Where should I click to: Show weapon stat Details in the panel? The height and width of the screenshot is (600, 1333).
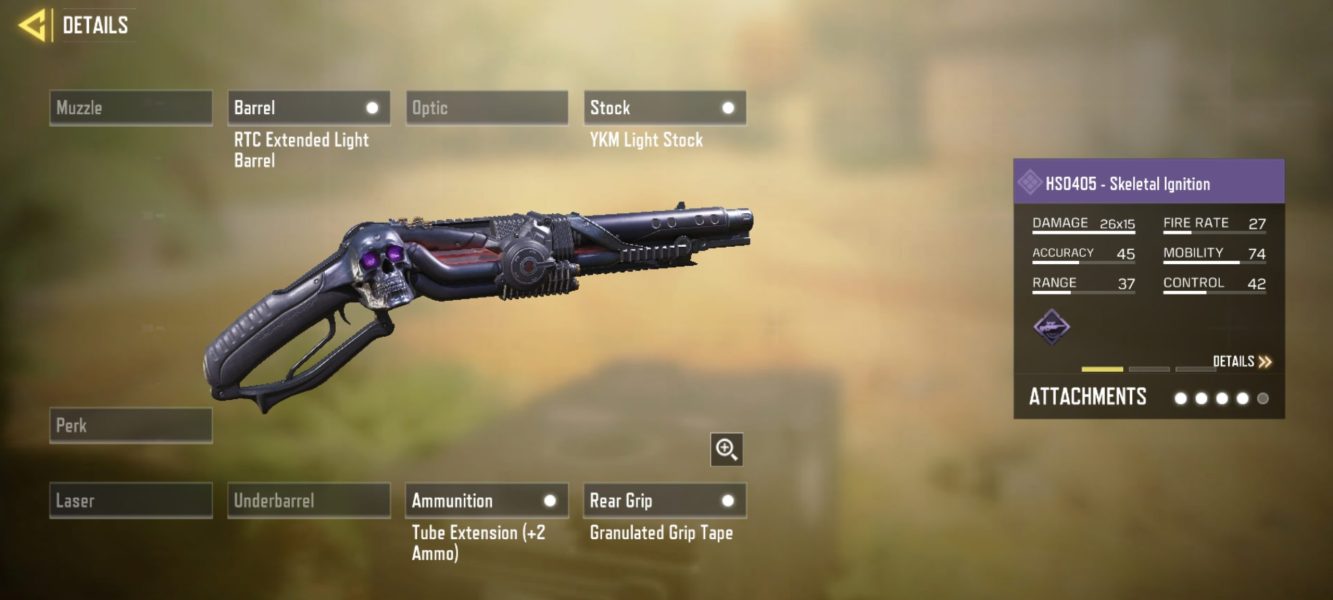(1242, 361)
